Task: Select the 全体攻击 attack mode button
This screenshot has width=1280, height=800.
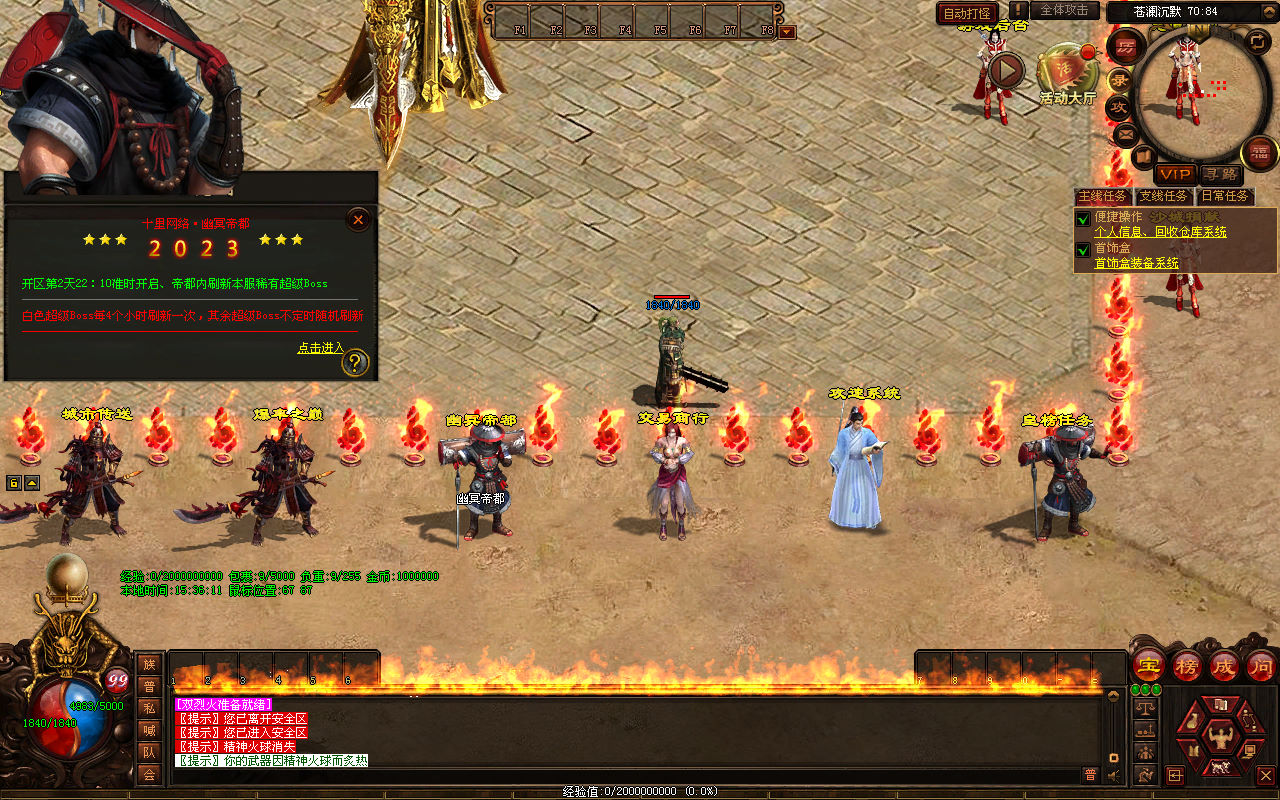Action: 1064,10
